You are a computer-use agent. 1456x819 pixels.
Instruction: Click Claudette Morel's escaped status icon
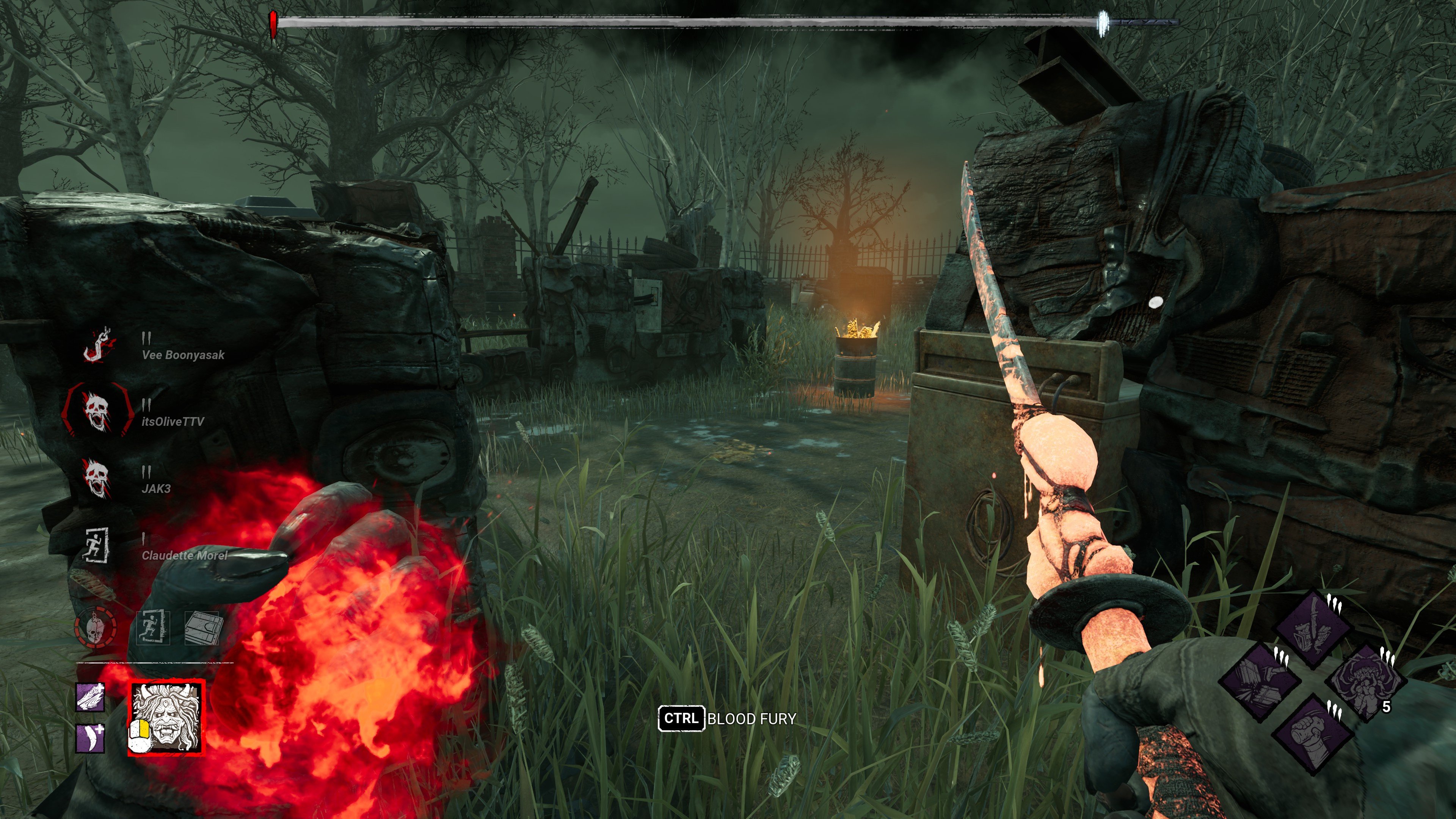click(96, 545)
